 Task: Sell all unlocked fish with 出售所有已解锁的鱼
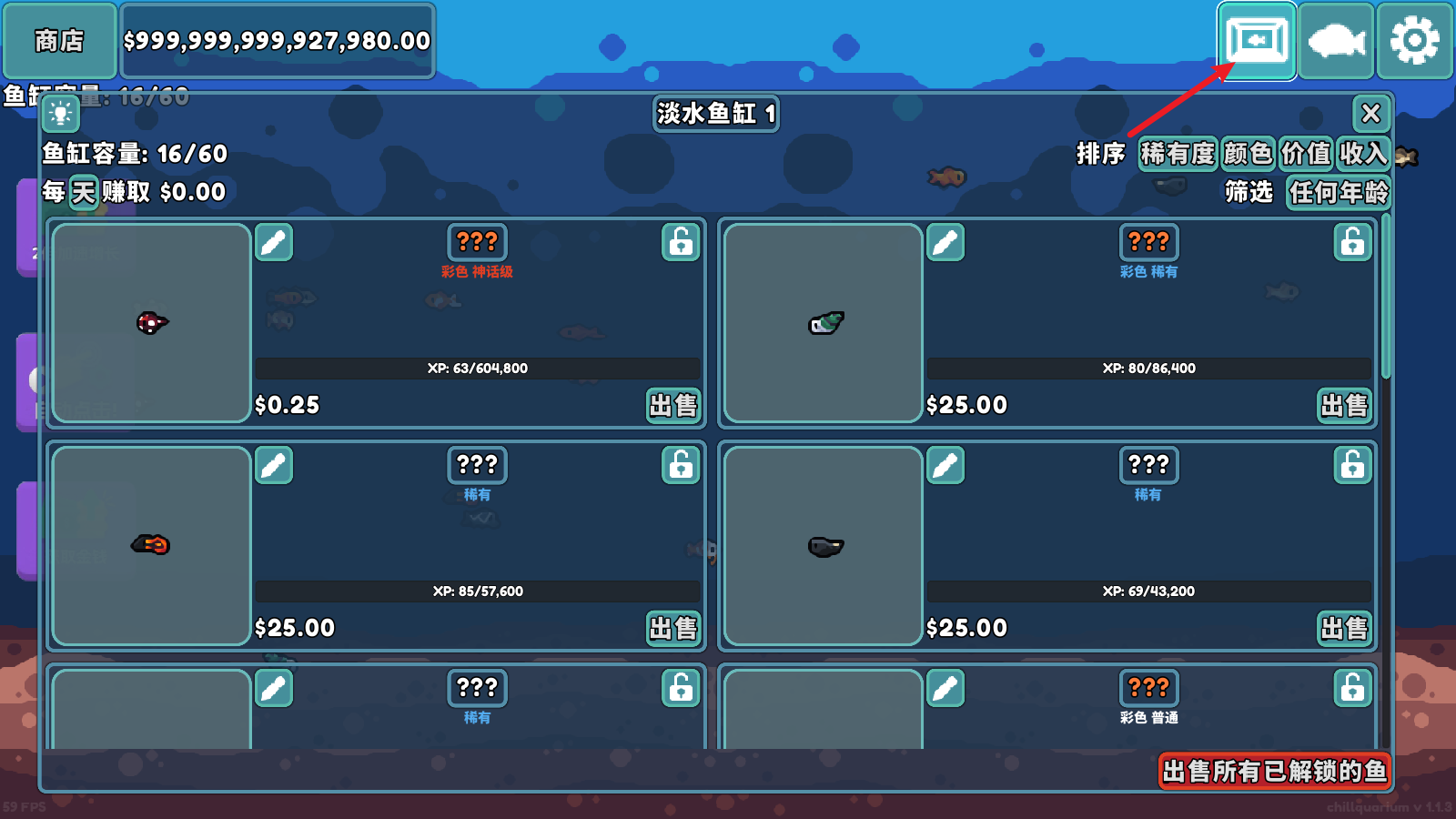(1274, 772)
